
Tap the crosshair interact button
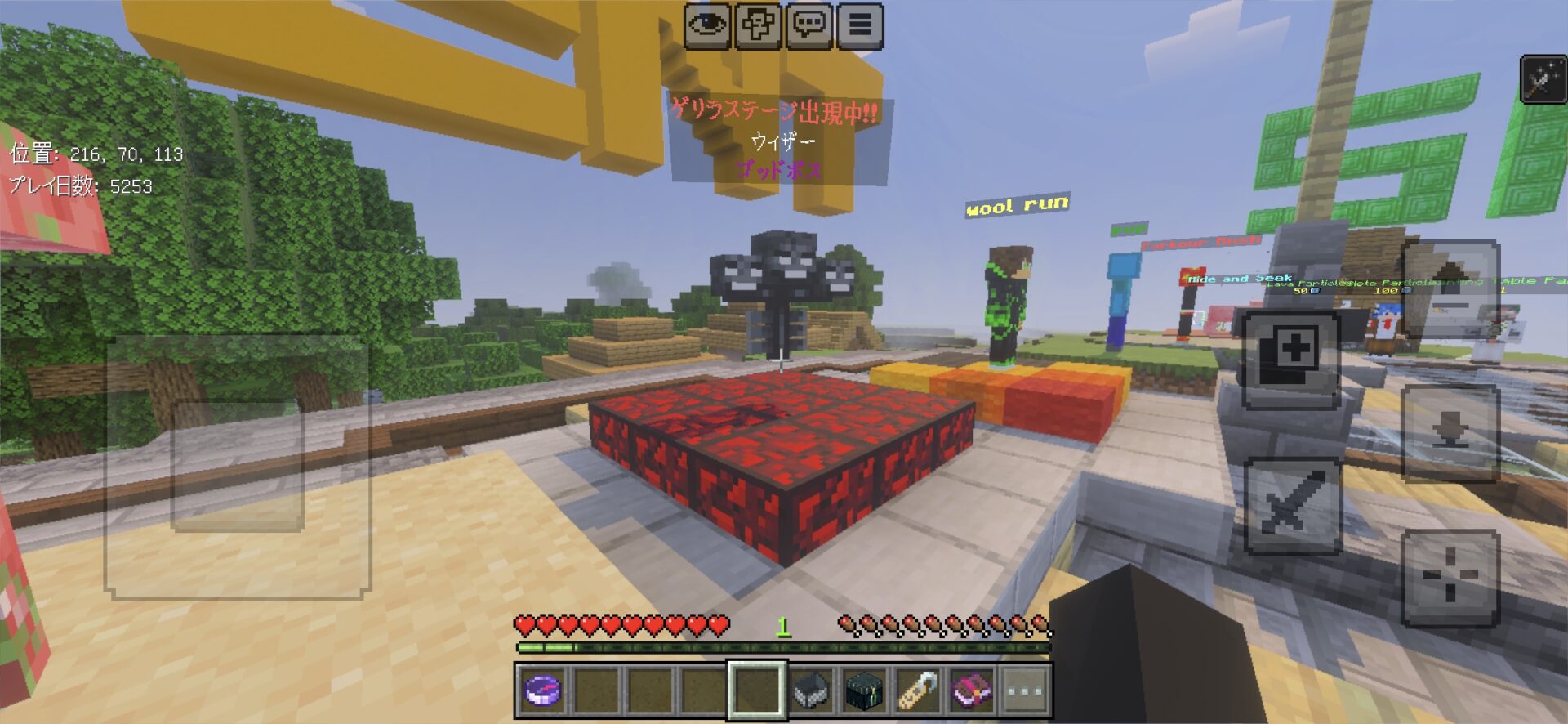1450,577
